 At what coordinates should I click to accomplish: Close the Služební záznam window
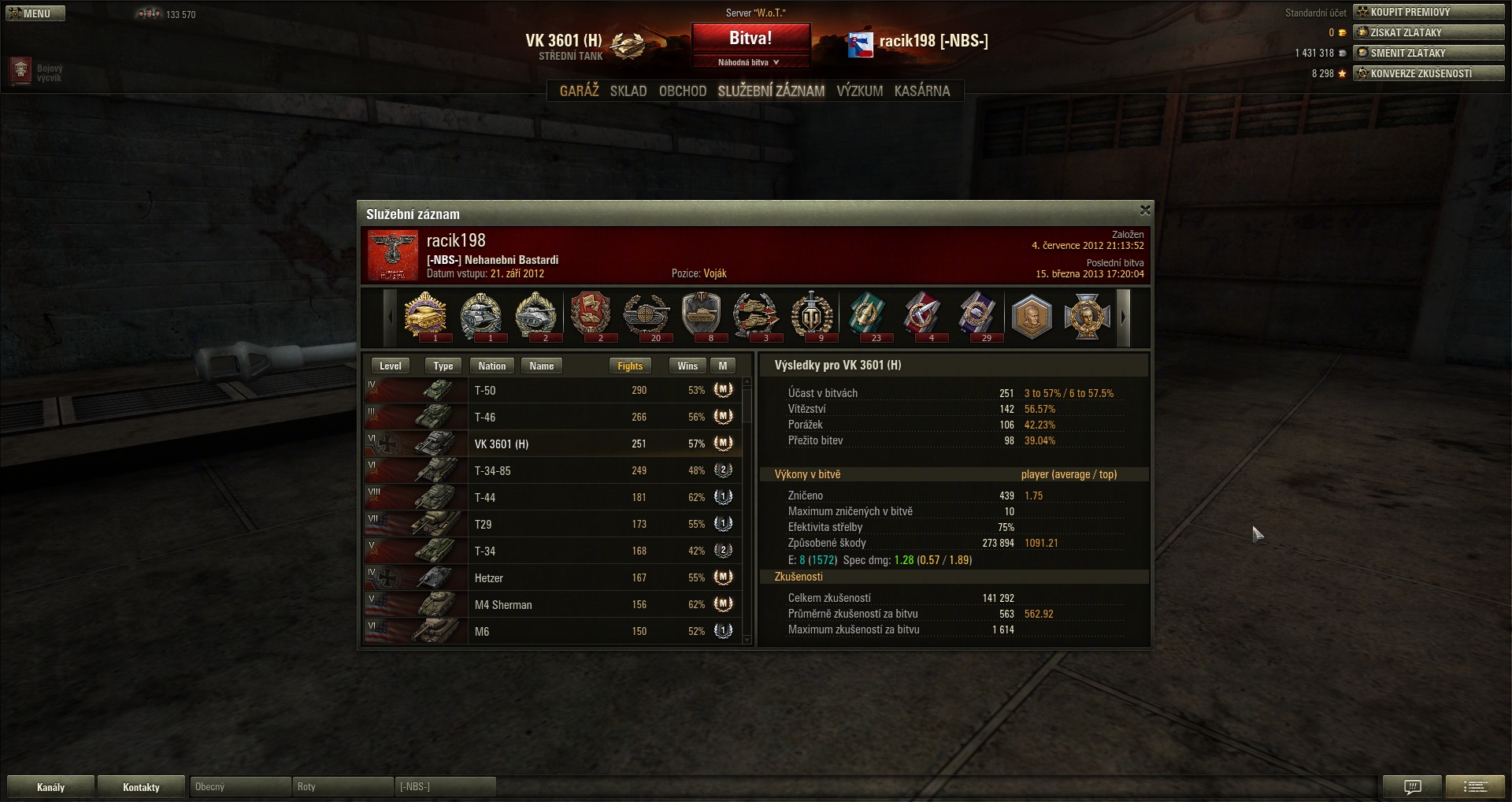pyautogui.click(x=1145, y=210)
